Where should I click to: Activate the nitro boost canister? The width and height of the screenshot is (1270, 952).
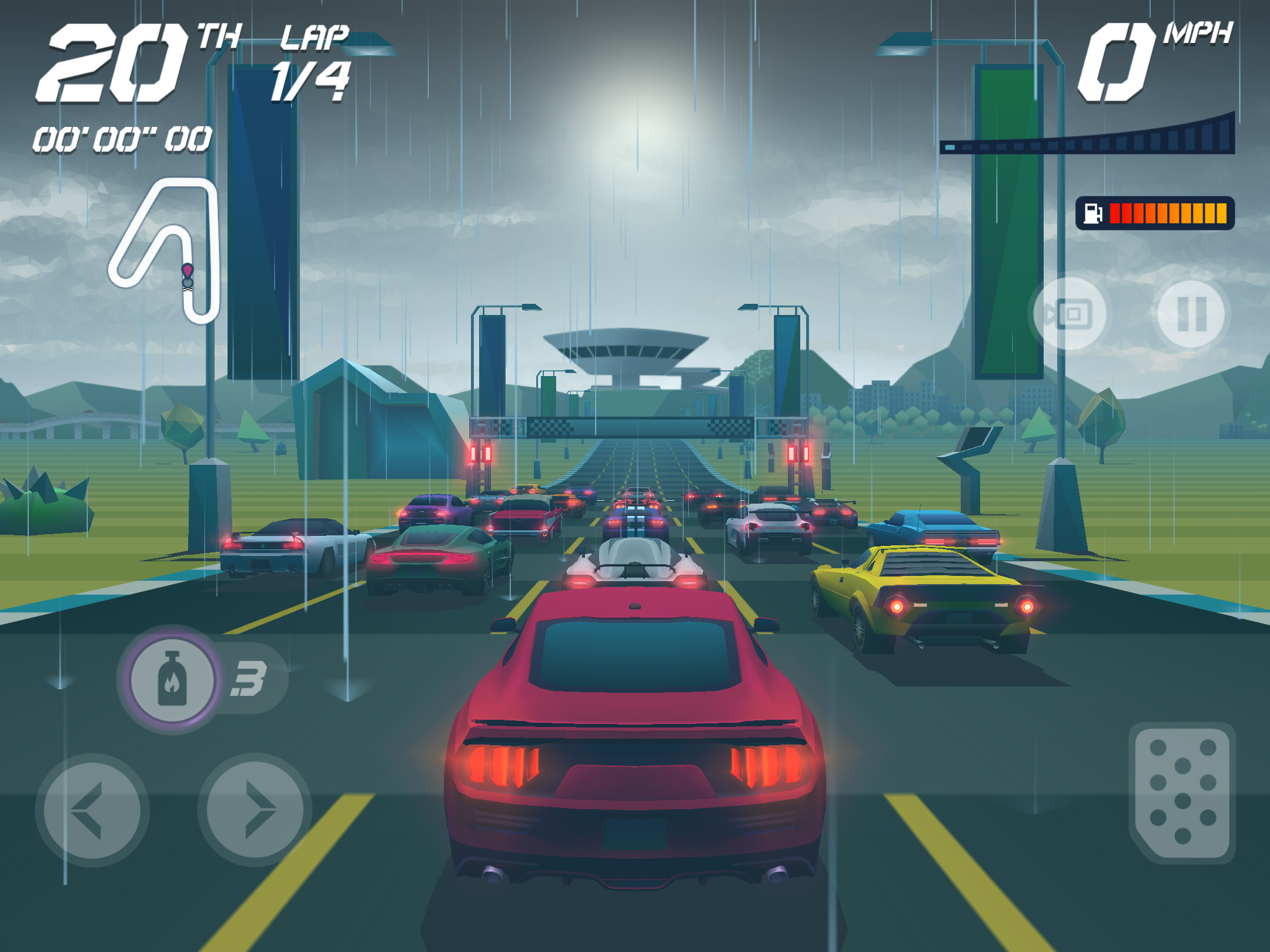[x=172, y=679]
